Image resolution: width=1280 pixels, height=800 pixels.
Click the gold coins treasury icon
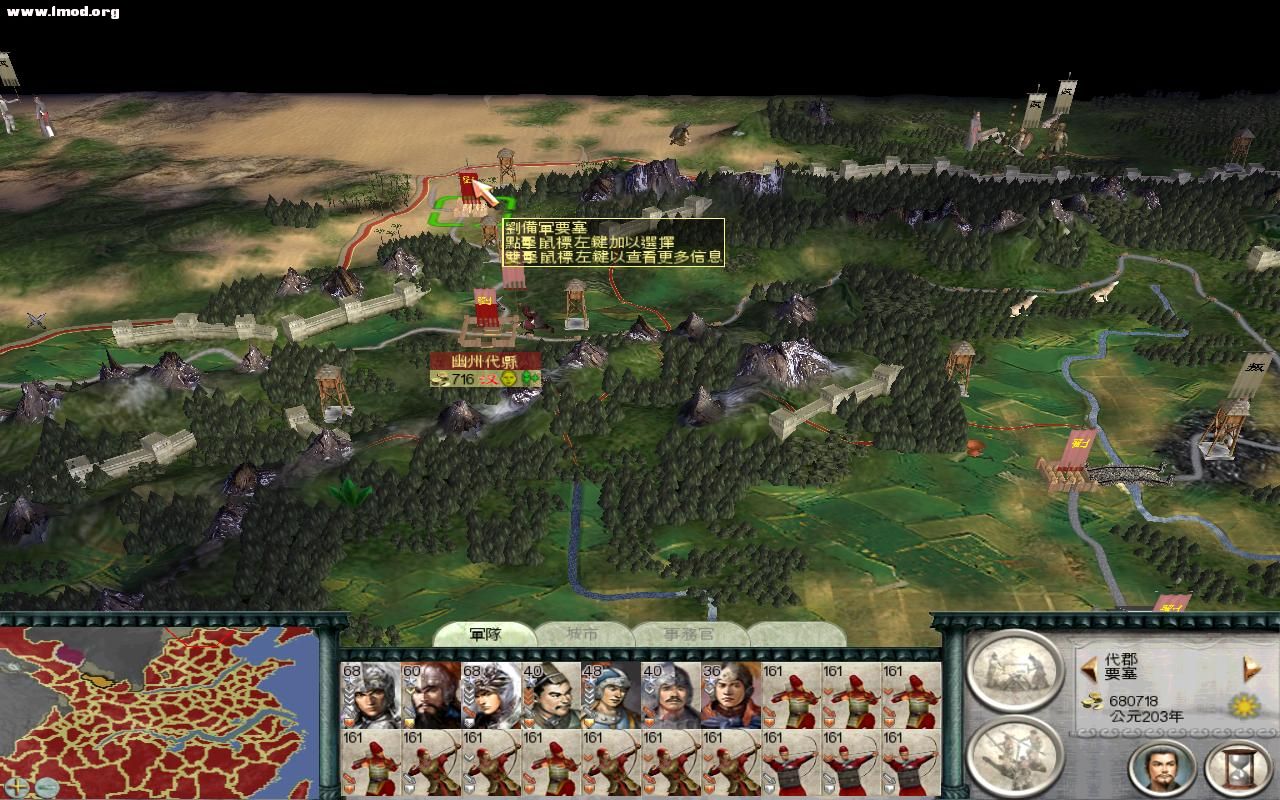pos(1091,702)
